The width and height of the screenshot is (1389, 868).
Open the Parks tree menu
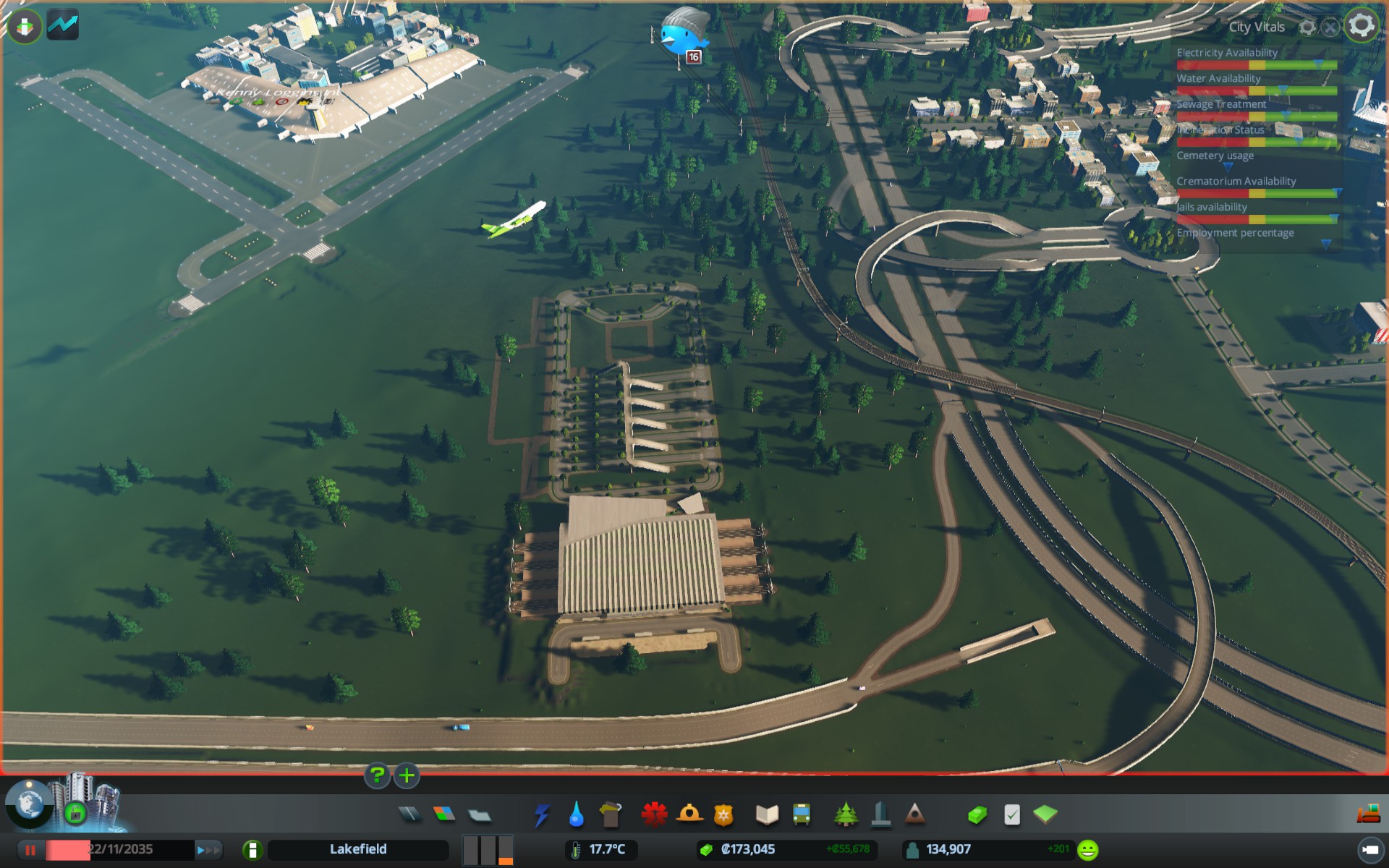point(845,814)
